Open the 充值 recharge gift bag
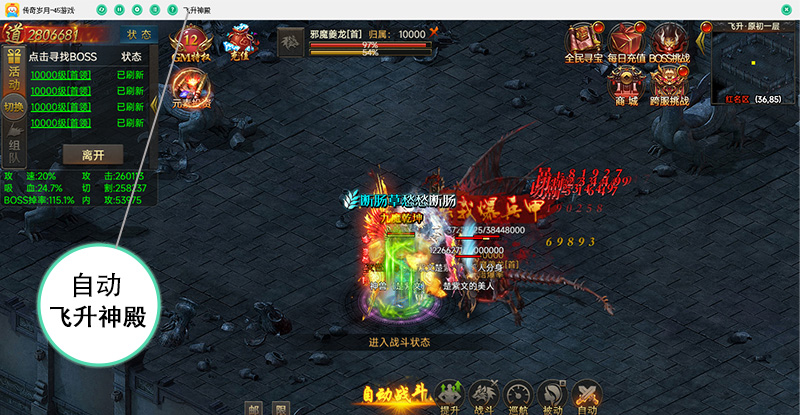Image resolution: width=800 pixels, height=415 pixels. pyautogui.click(x=240, y=44)
